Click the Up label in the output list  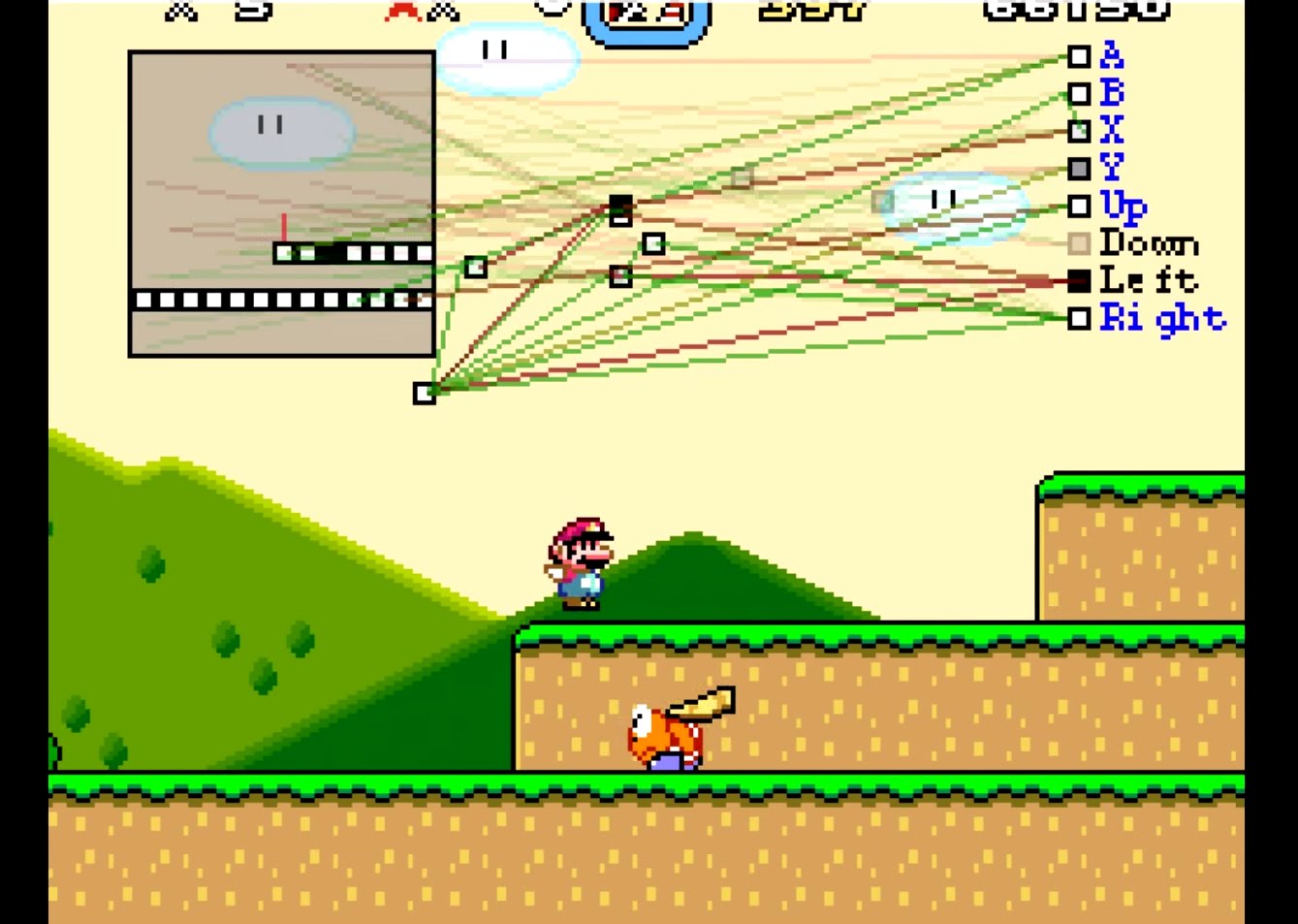1122,206
